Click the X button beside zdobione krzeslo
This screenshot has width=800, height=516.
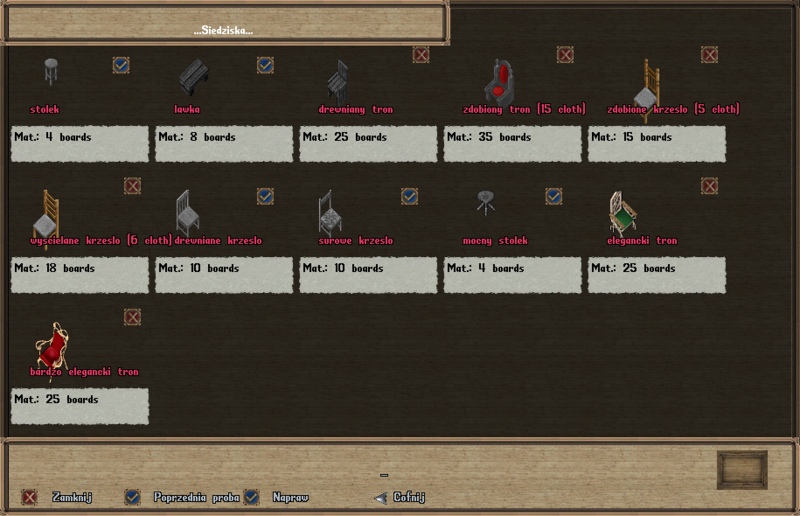coord(709,55)
